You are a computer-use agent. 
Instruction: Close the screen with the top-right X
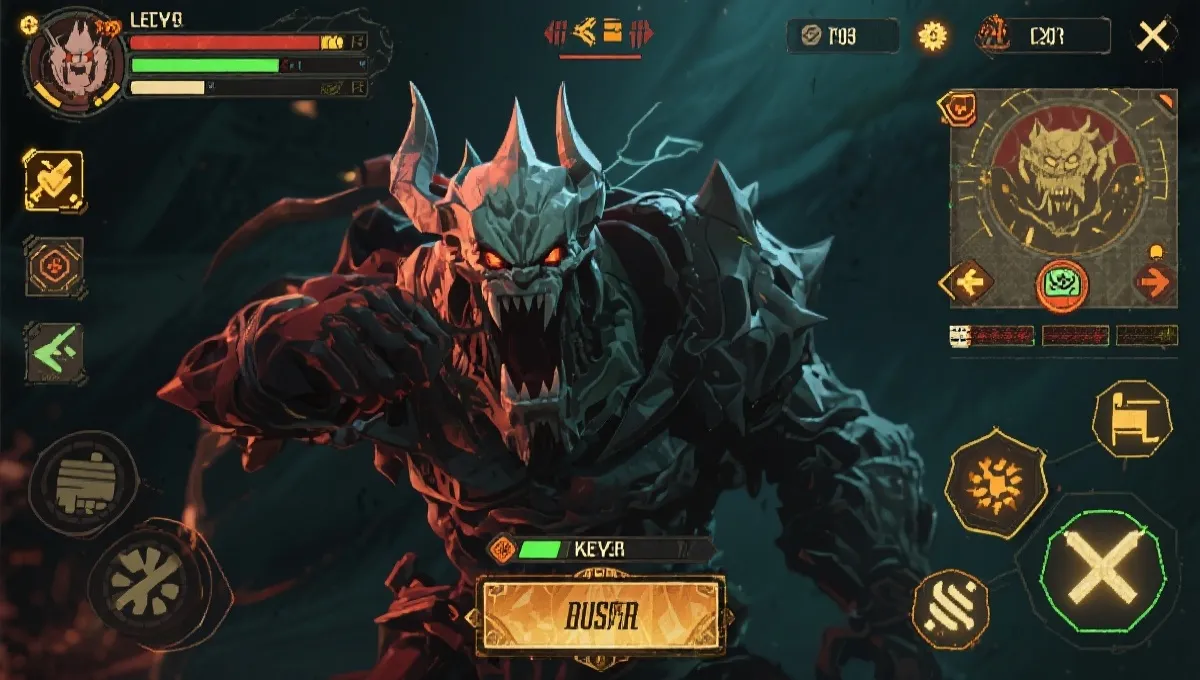point(1154,37)
